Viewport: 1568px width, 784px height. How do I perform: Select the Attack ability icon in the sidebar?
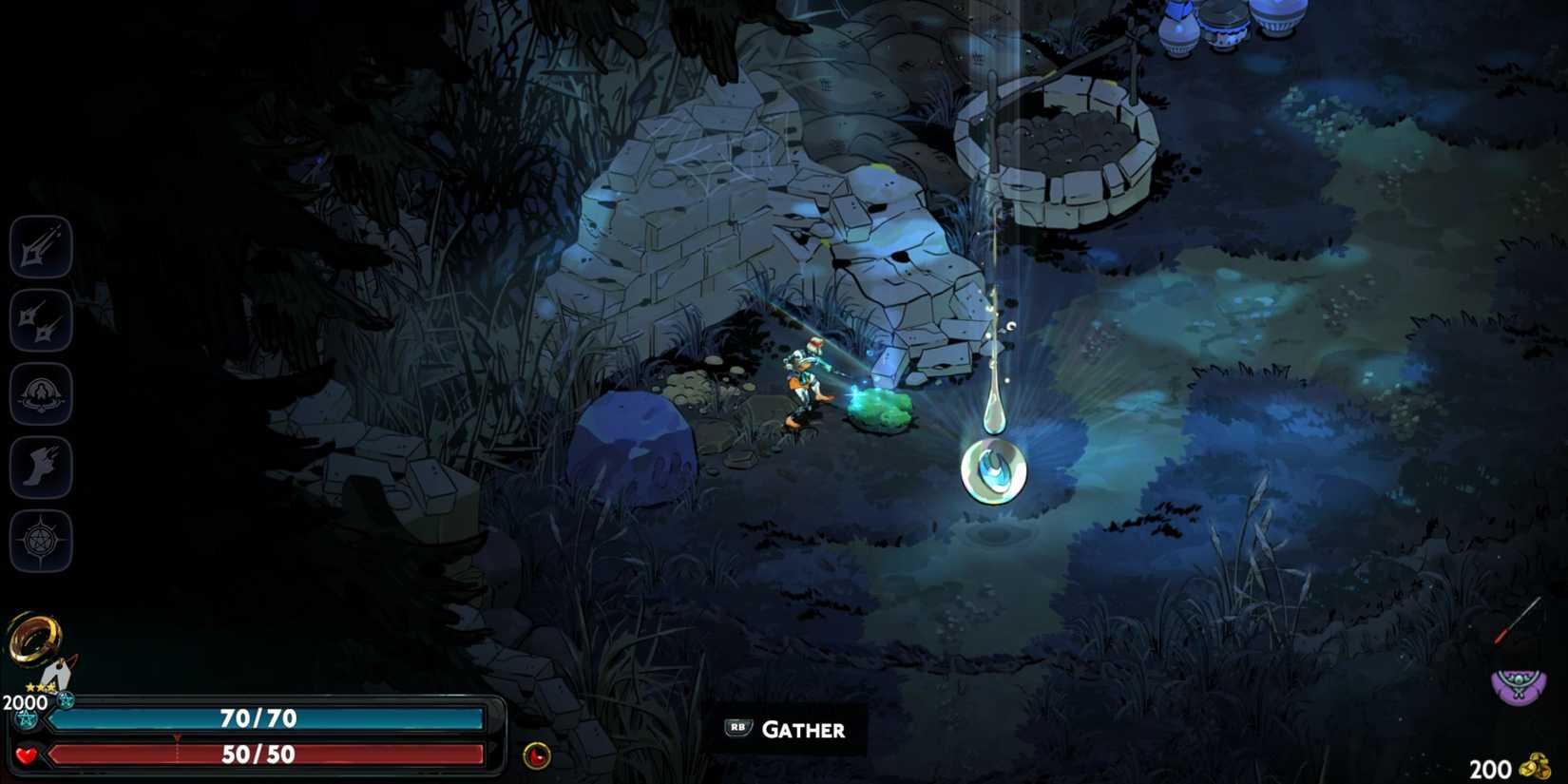[40, 245]
